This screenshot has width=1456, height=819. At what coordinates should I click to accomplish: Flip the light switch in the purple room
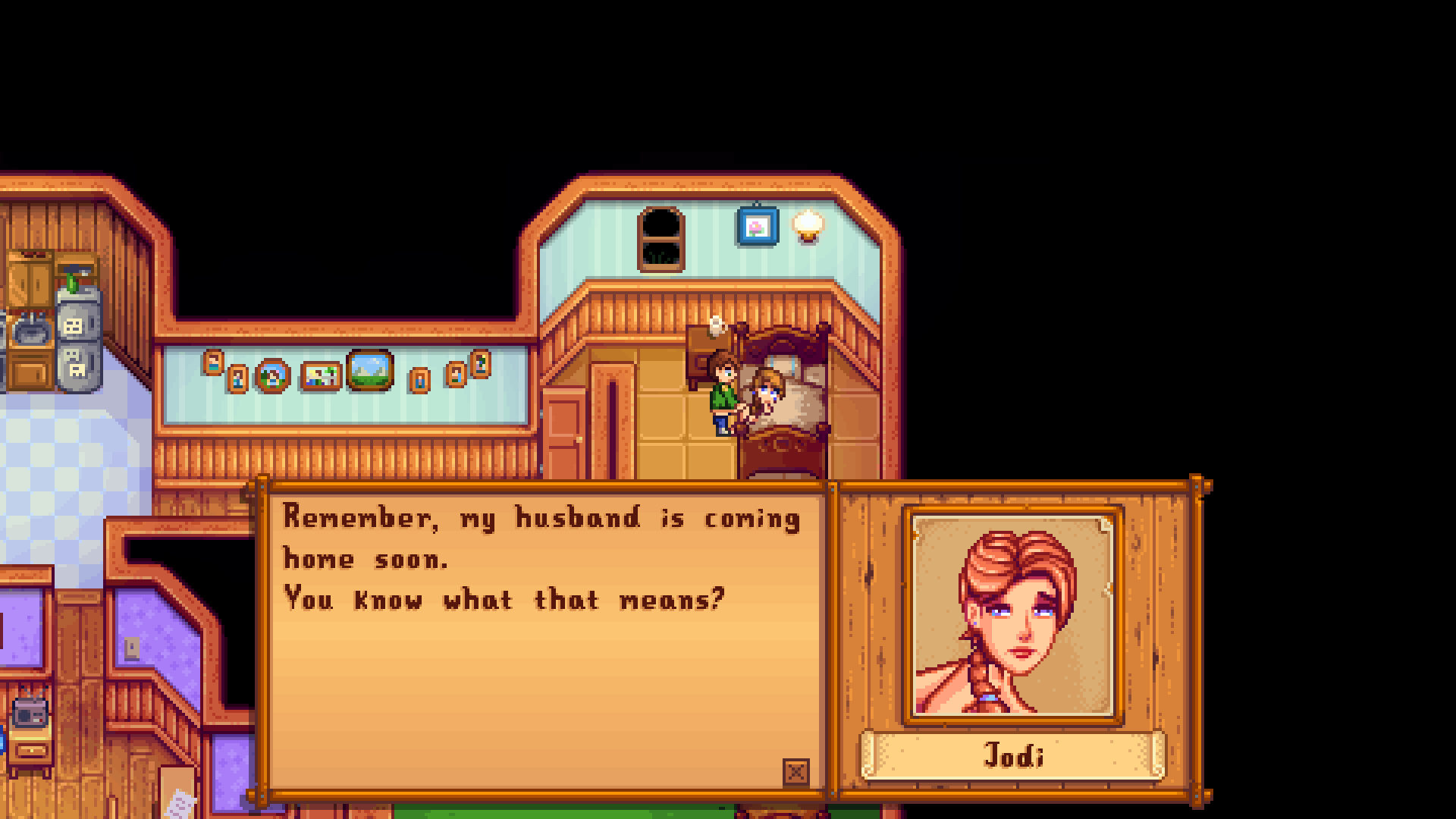[x=130, y=648]
